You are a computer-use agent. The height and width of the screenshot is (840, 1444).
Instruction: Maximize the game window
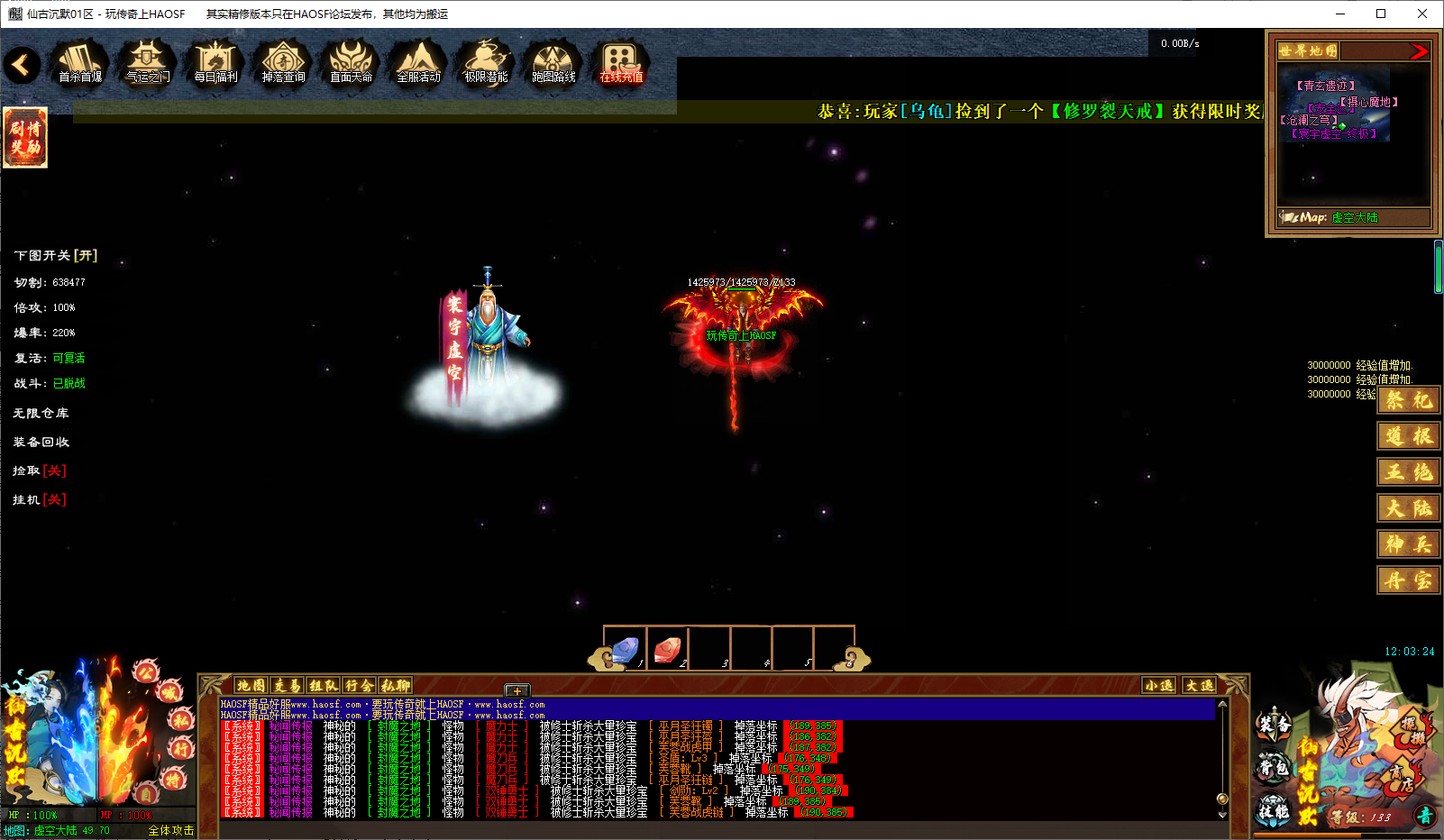[x=1381, y=14]
